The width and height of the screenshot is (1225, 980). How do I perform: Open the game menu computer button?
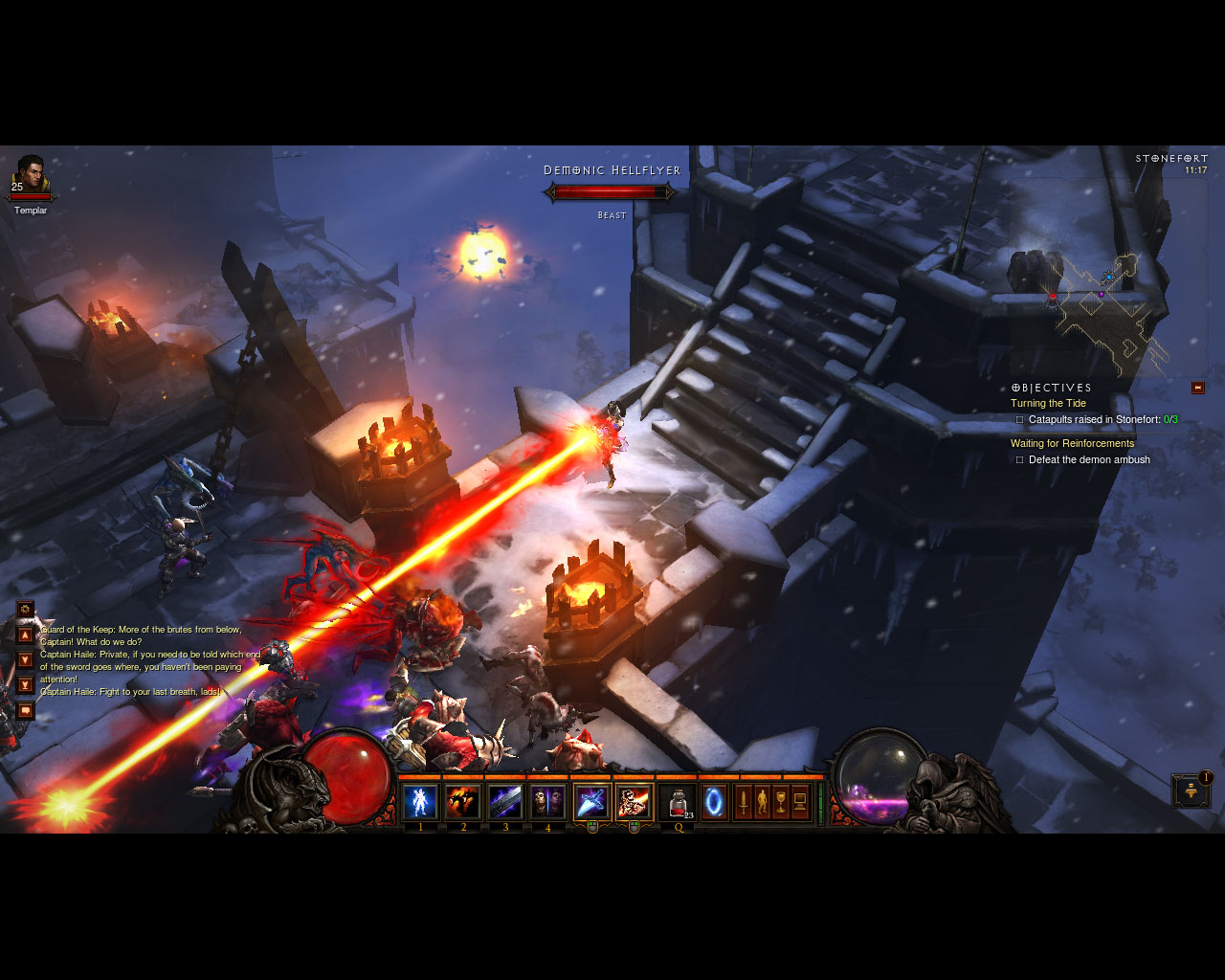[800, 802]
